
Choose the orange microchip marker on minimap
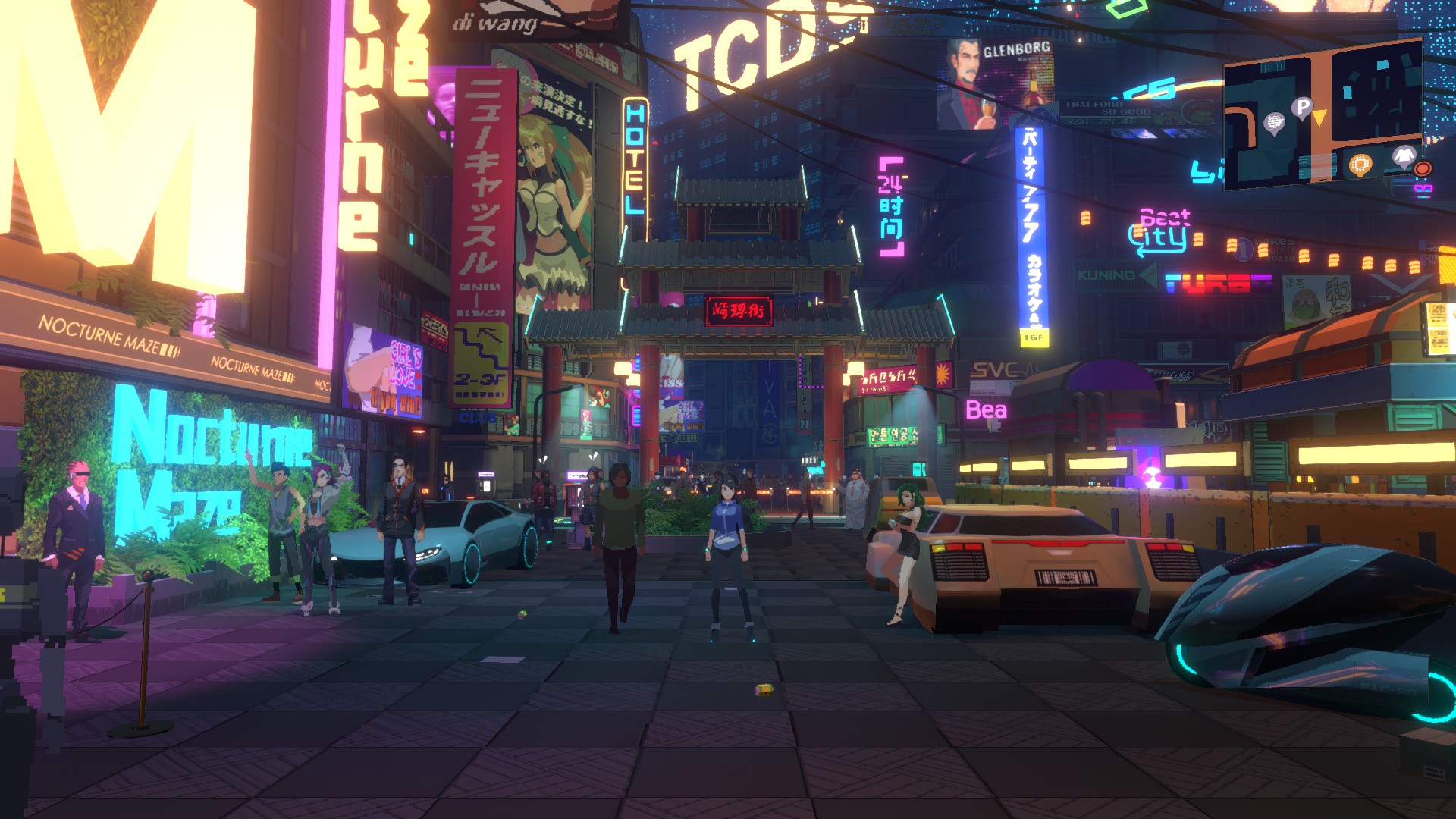(x=1360, y=164)
